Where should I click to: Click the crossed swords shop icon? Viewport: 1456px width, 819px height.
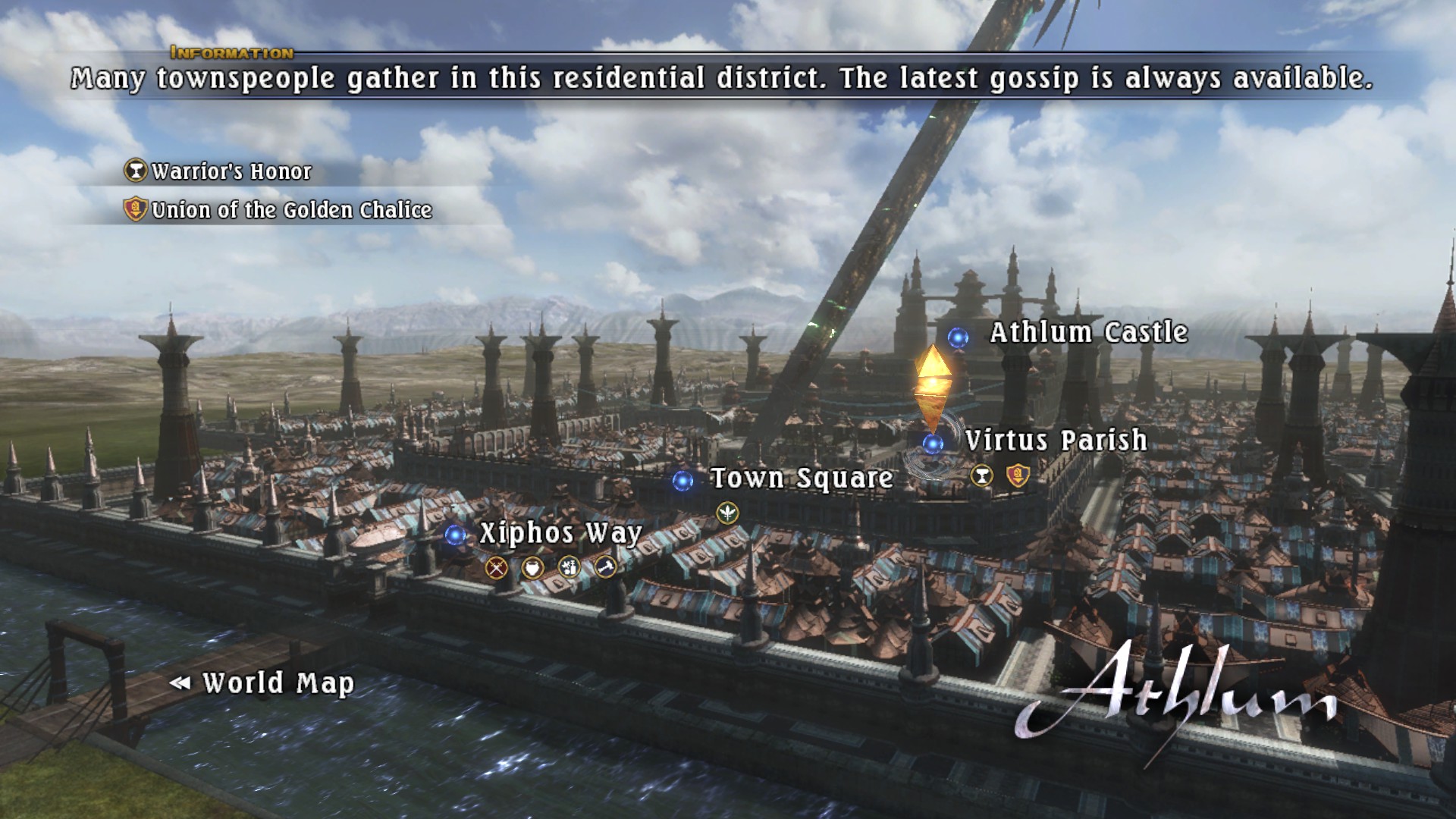click(497, 567)
